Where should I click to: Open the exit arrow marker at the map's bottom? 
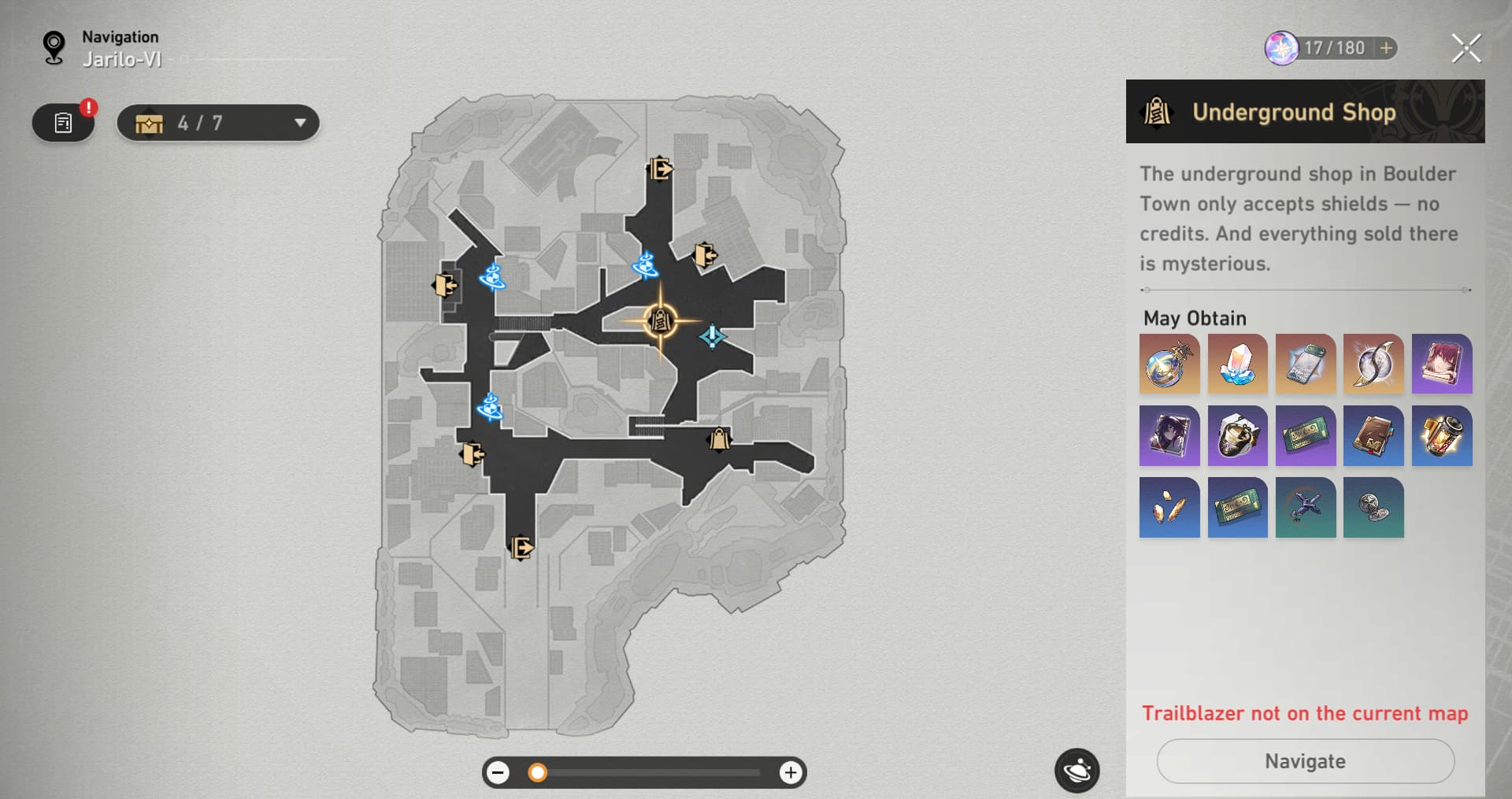[x=522, y=549]
